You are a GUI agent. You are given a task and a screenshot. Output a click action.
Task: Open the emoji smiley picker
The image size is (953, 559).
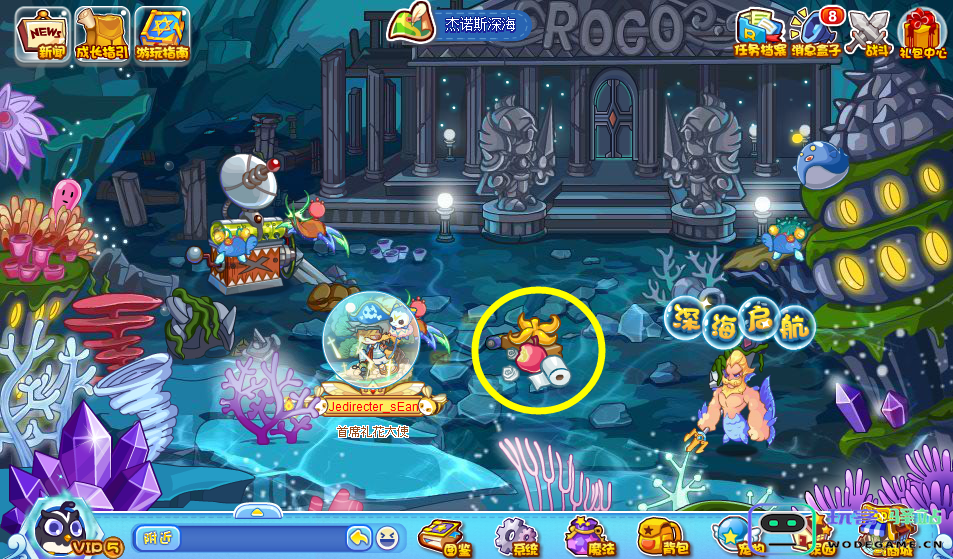point(387,537)
